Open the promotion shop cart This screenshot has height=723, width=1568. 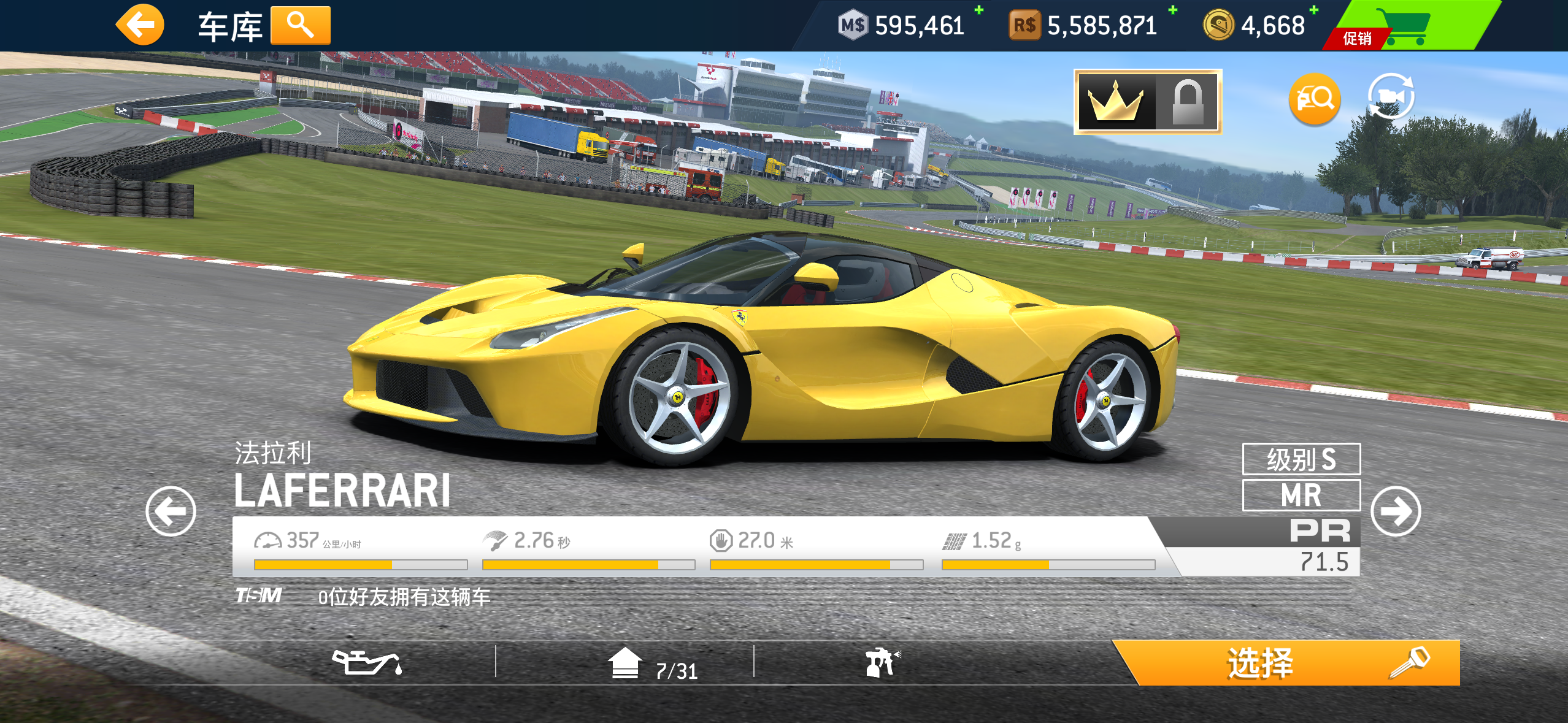(1406, 26)
